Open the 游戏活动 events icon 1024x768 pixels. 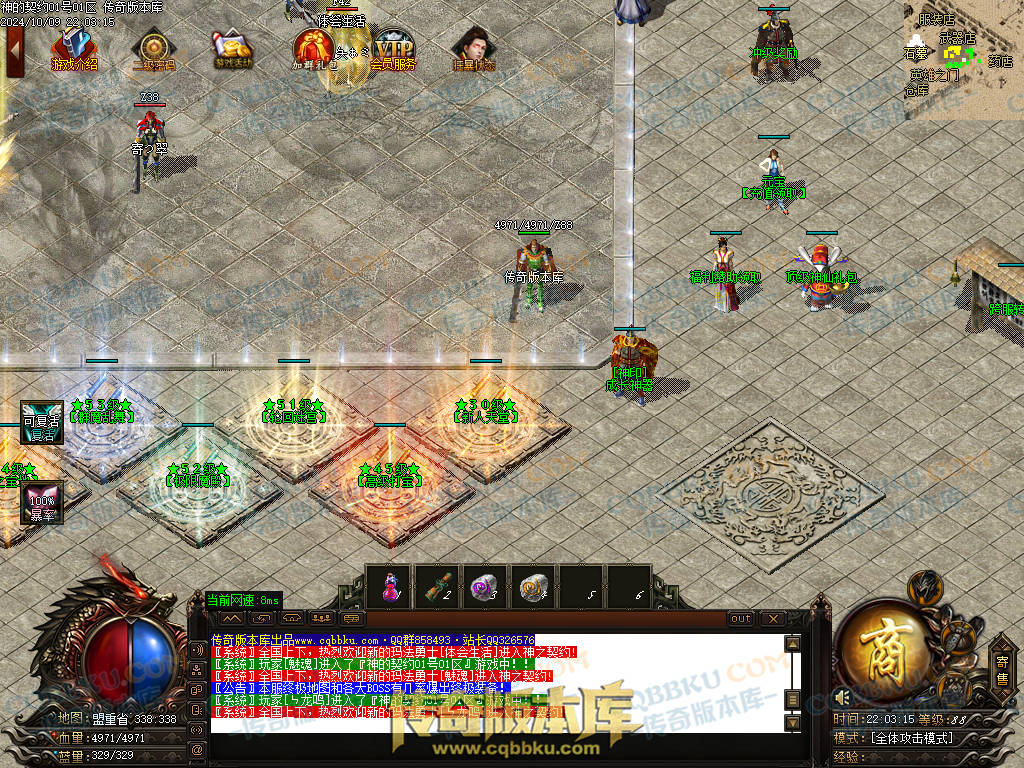[x=233, y=48]
